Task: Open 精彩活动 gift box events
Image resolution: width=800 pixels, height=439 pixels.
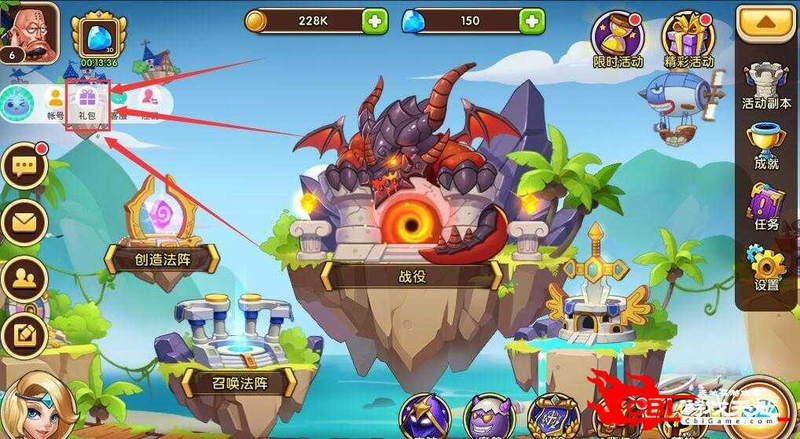Action: pyautogui.click(x=689, y=42)
